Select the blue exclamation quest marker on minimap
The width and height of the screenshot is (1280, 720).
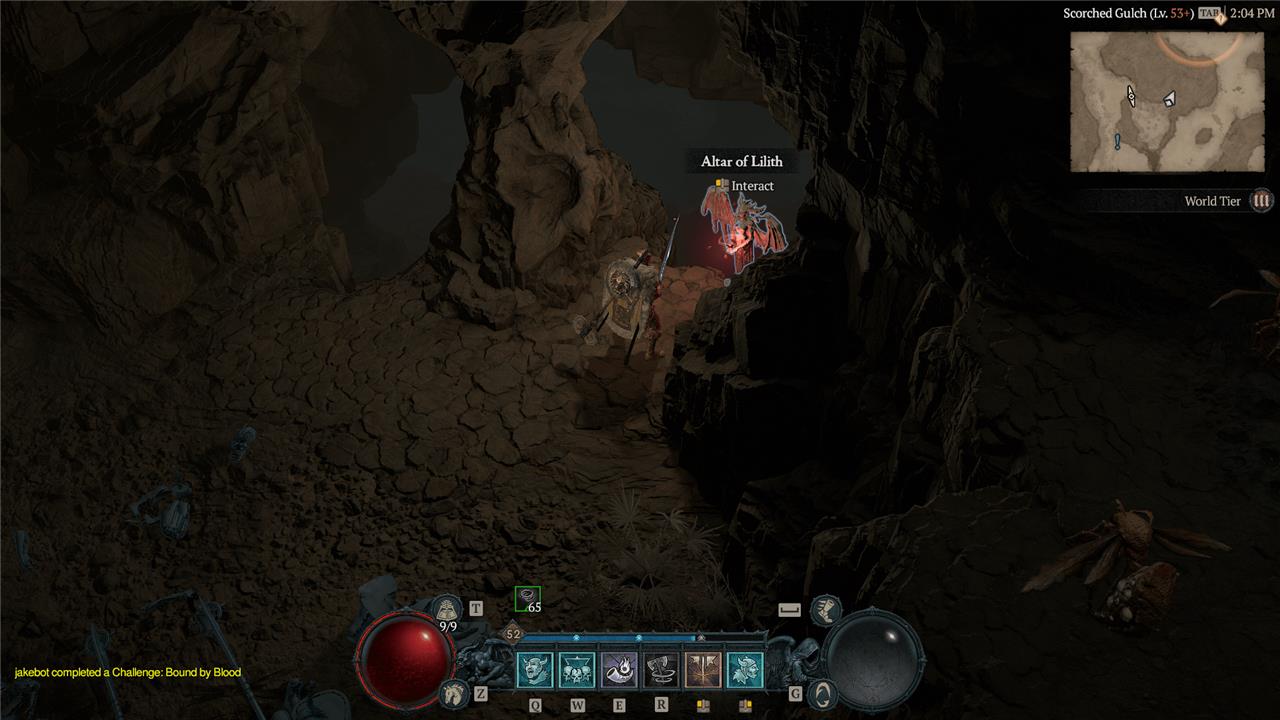1117,142
